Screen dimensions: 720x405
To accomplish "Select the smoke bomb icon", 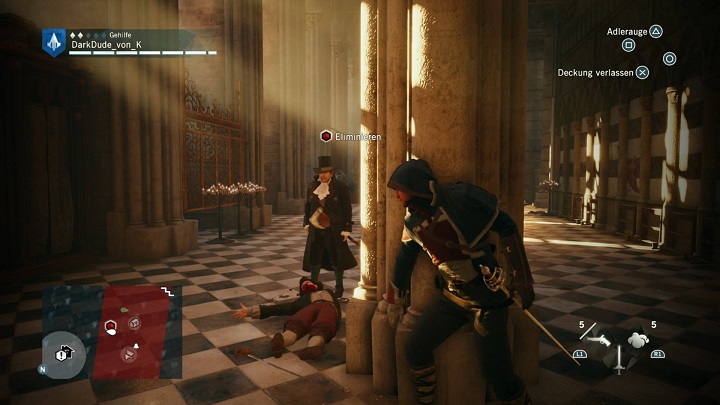I will [x=637, y=340].
